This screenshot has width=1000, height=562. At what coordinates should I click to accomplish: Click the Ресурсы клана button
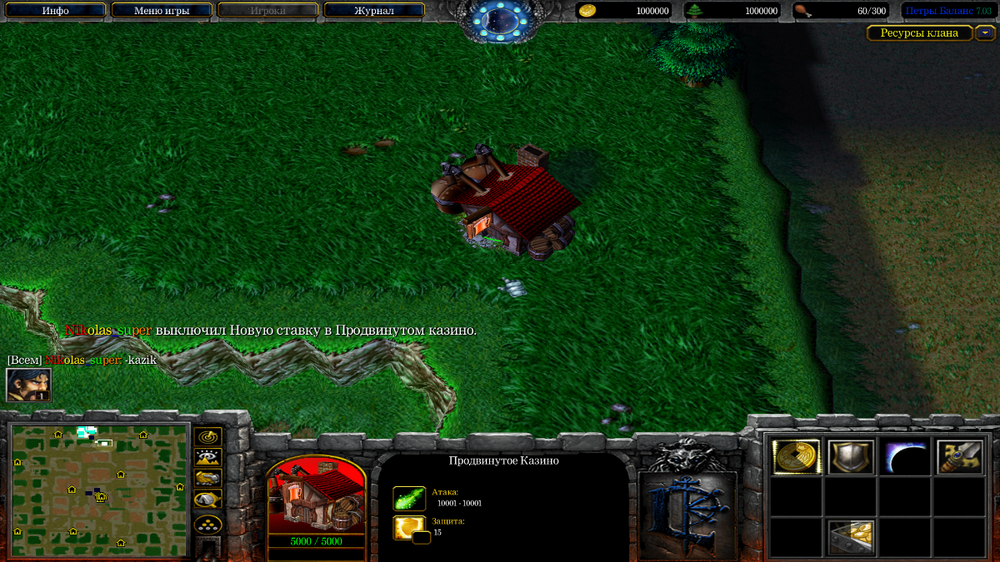click(x=919, y=33)
